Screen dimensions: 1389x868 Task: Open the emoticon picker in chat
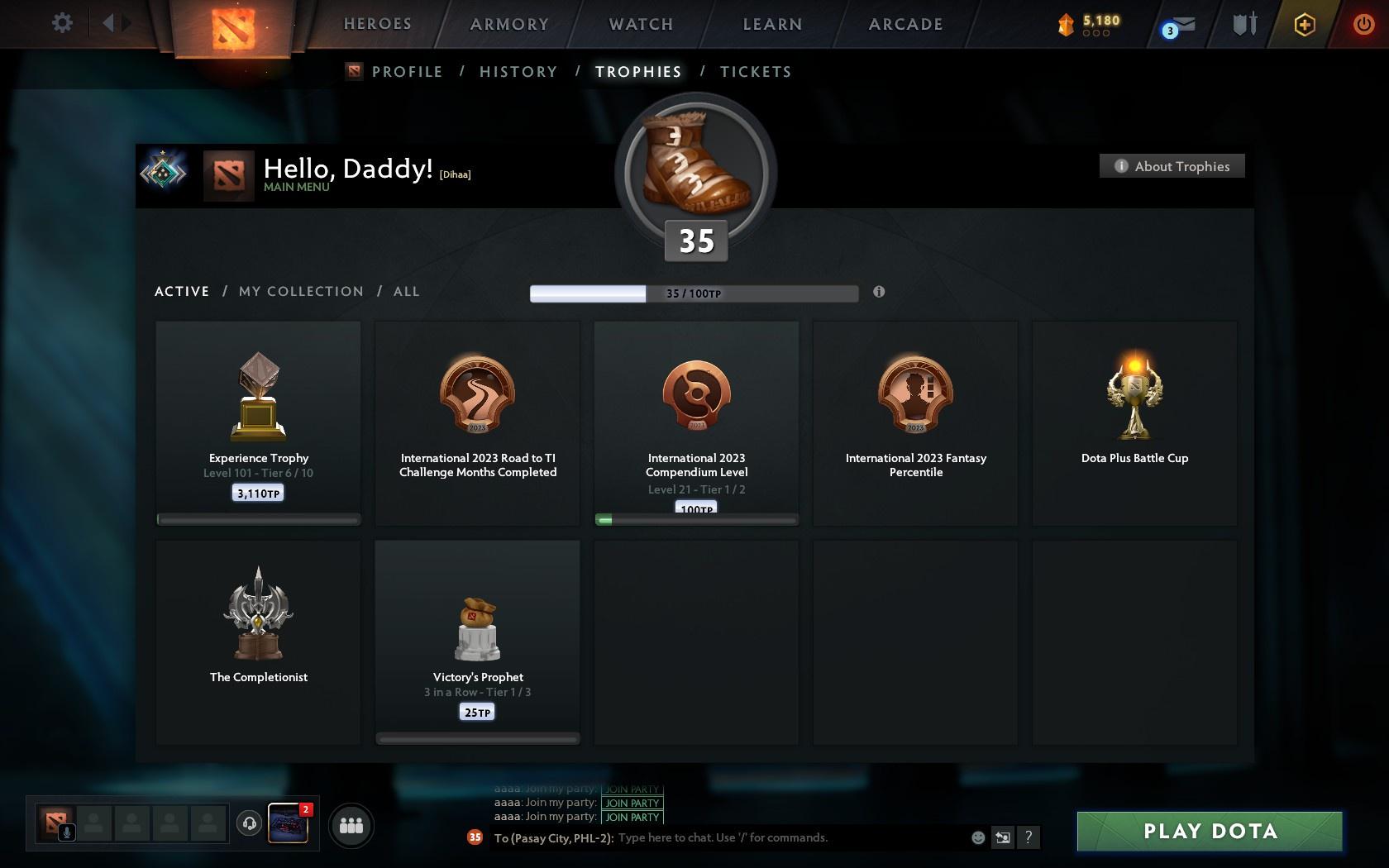[978, 837]
